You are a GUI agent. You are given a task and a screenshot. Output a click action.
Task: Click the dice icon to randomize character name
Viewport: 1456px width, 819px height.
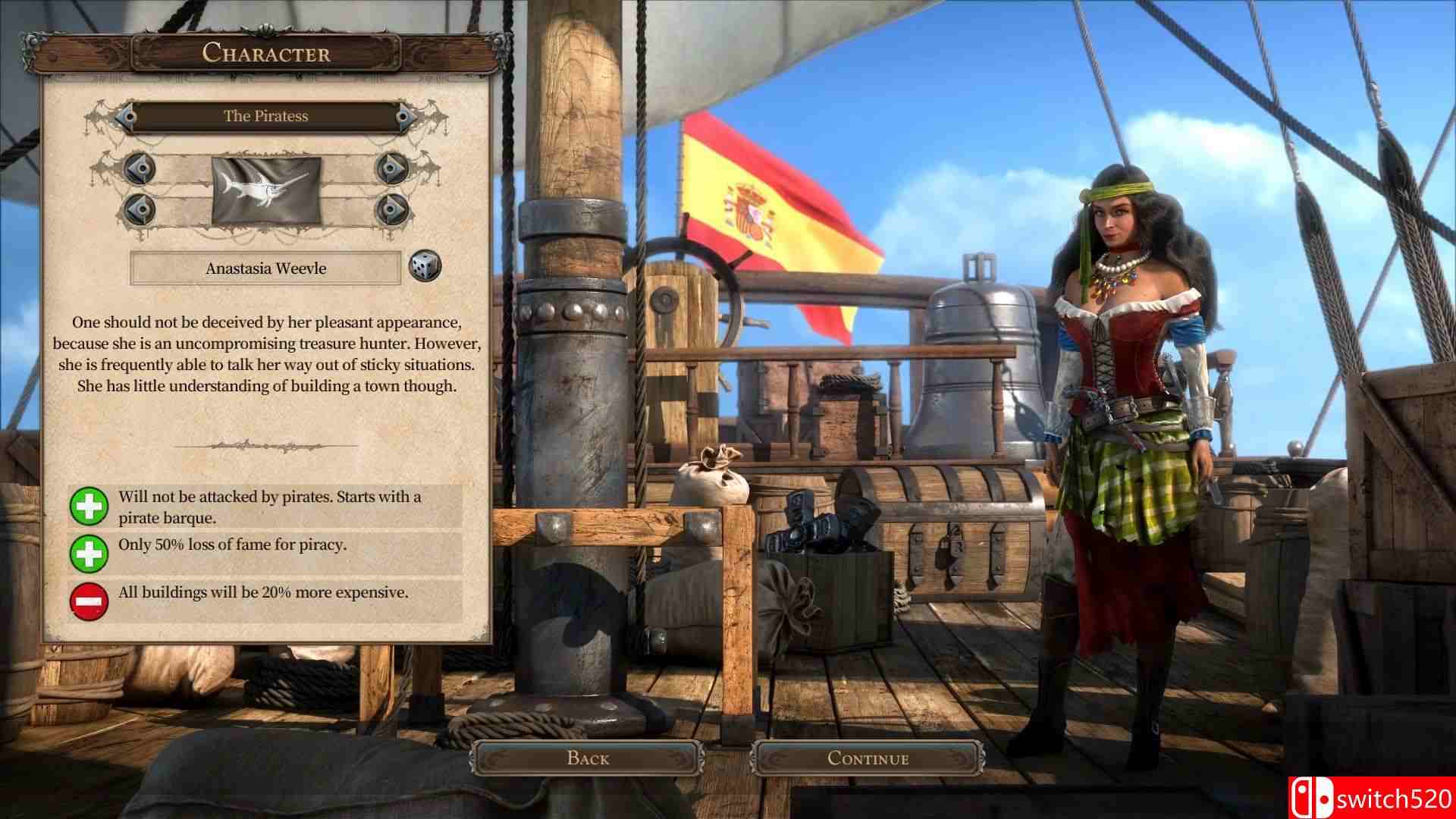[x=425, y=268]
